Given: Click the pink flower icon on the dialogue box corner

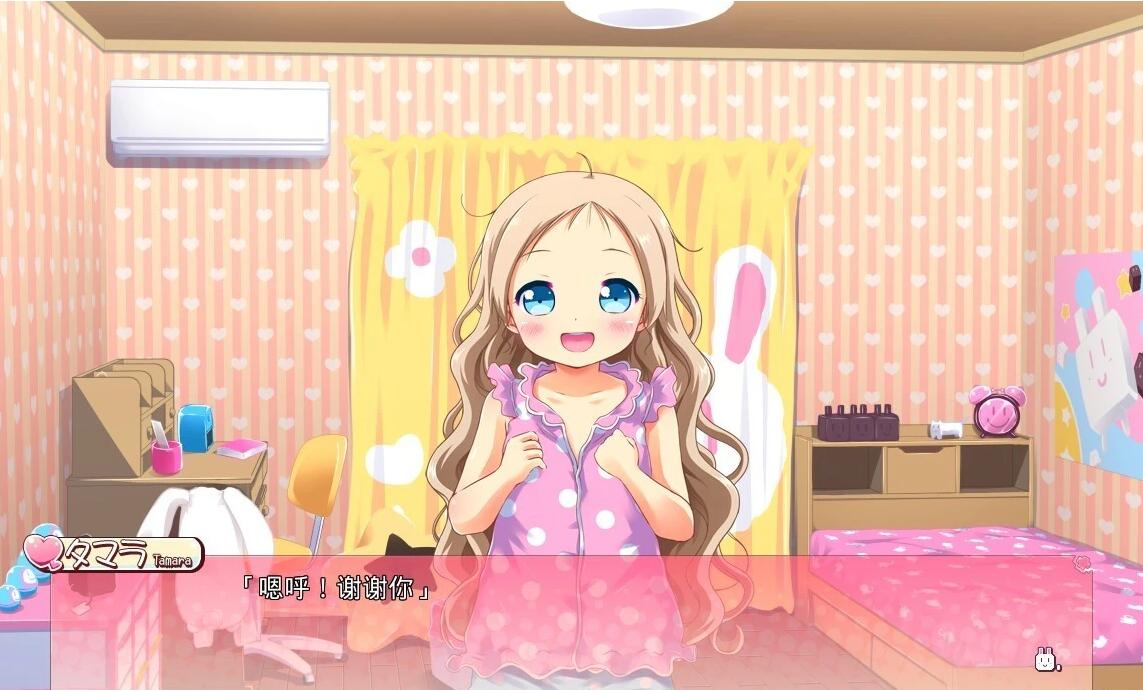Looking at the screenshot, I should pyautogui.click(x=1082, y=564).
